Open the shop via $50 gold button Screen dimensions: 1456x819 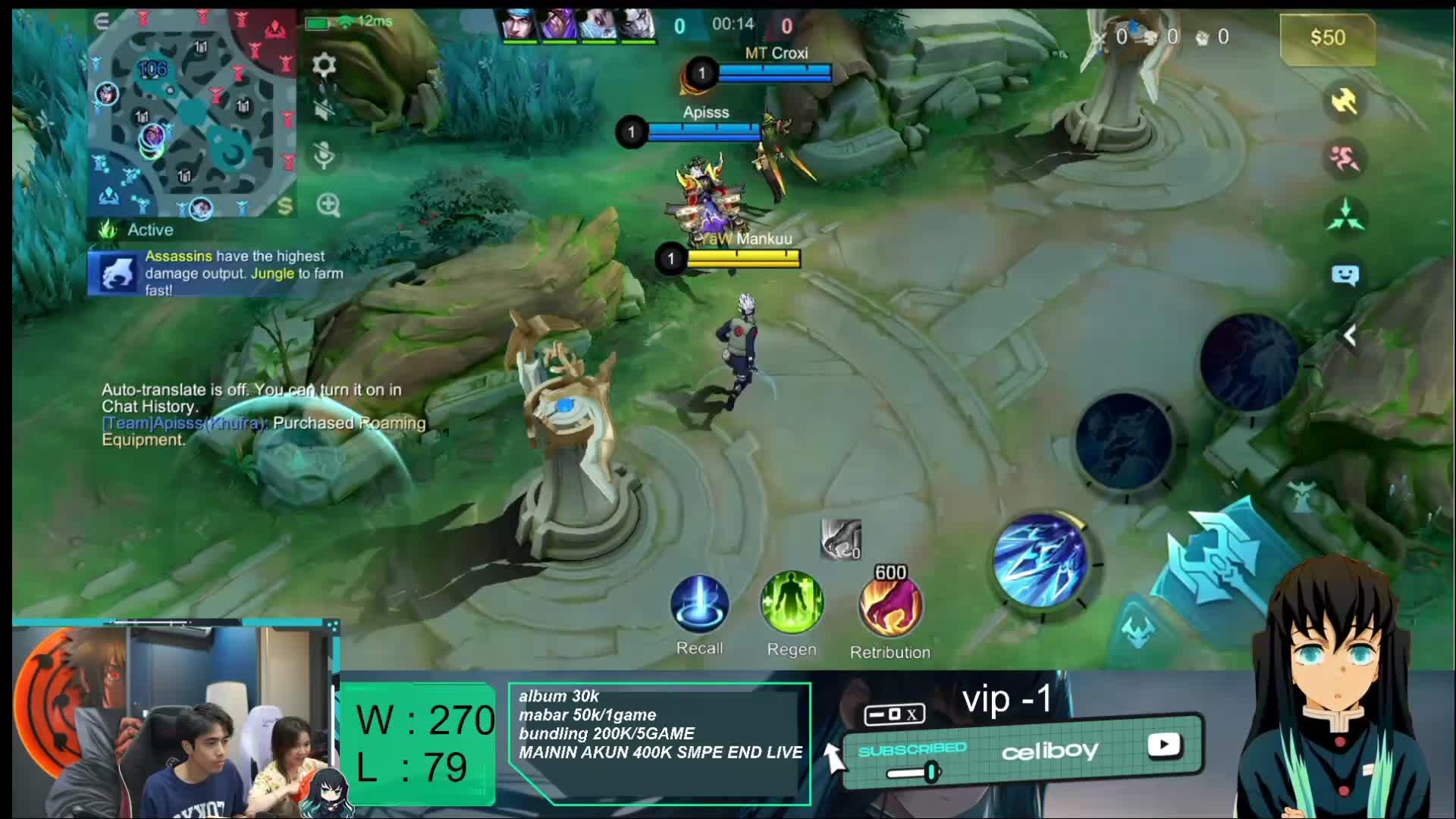(1327, 37)
